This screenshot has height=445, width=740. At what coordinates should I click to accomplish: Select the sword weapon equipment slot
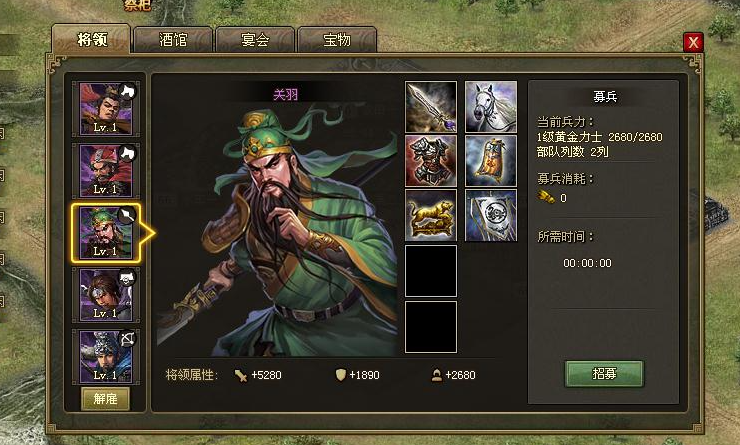click(431, 107)
